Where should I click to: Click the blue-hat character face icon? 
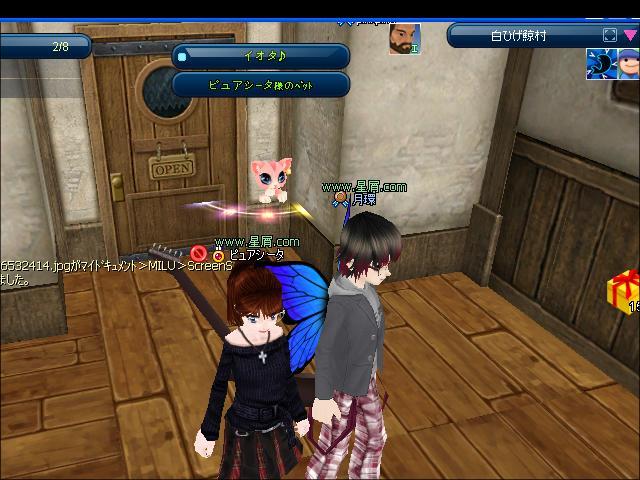pyautogui.click(x=627, y=63)
